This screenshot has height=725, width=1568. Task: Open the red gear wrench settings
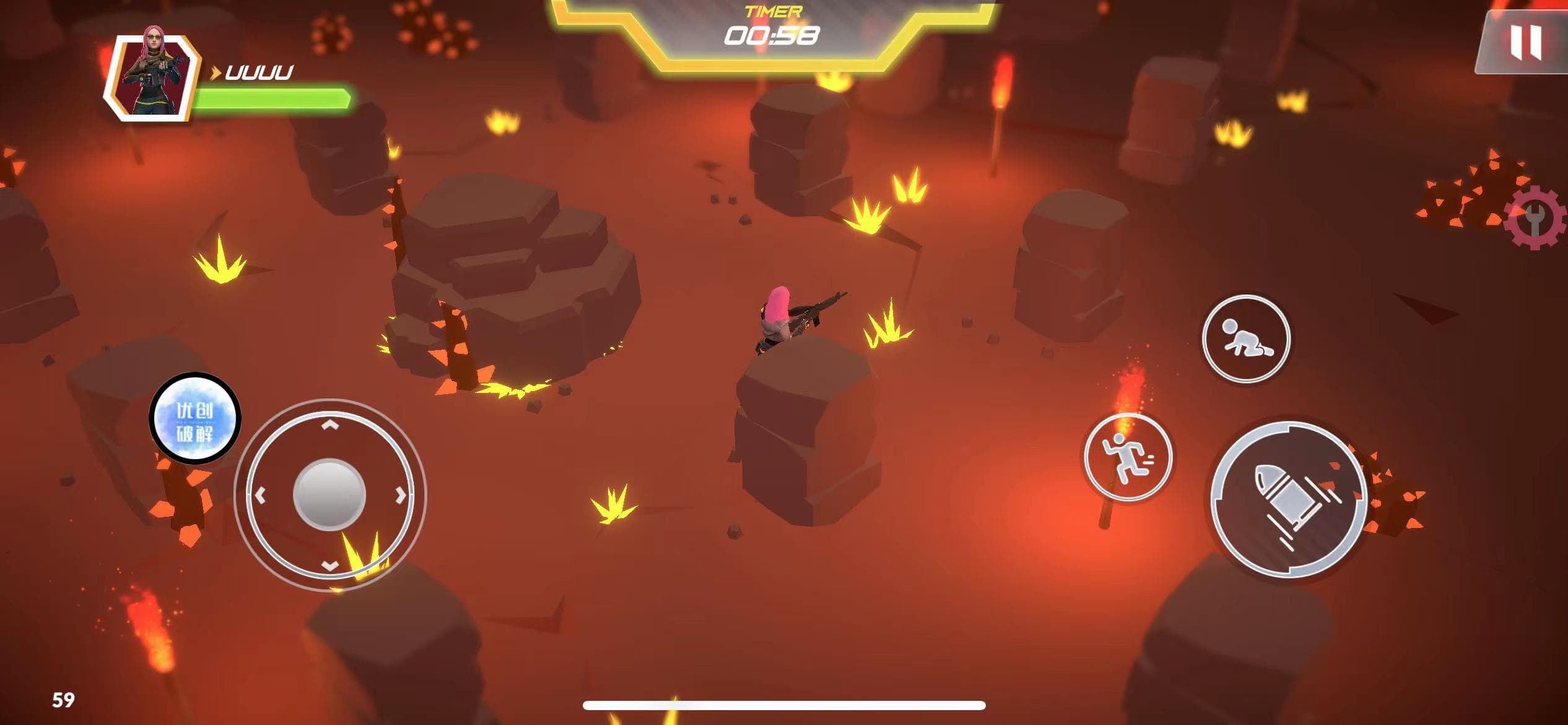[x=1537, y=217]
